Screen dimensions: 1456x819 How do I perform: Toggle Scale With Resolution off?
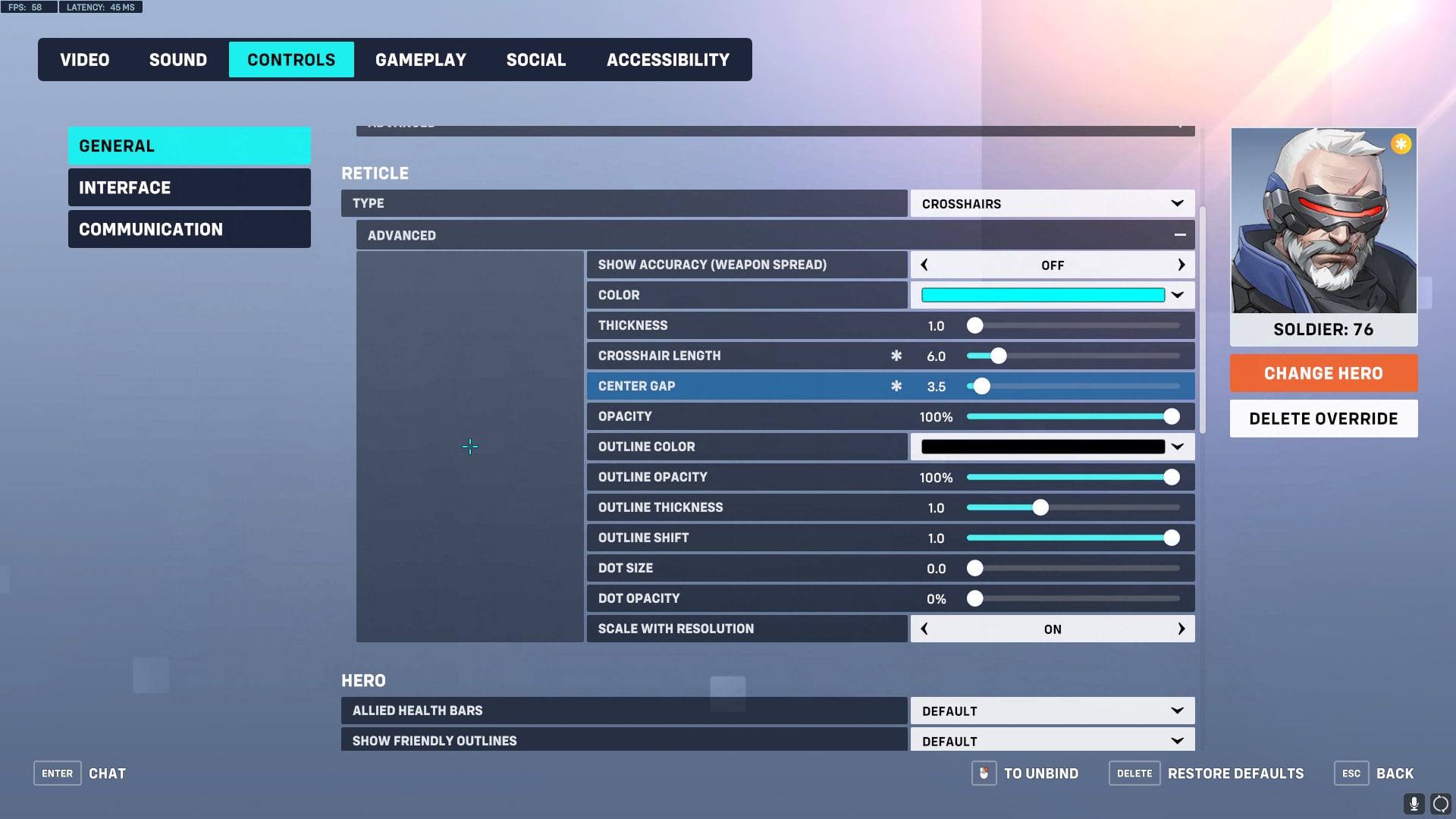pos(1052,629)
